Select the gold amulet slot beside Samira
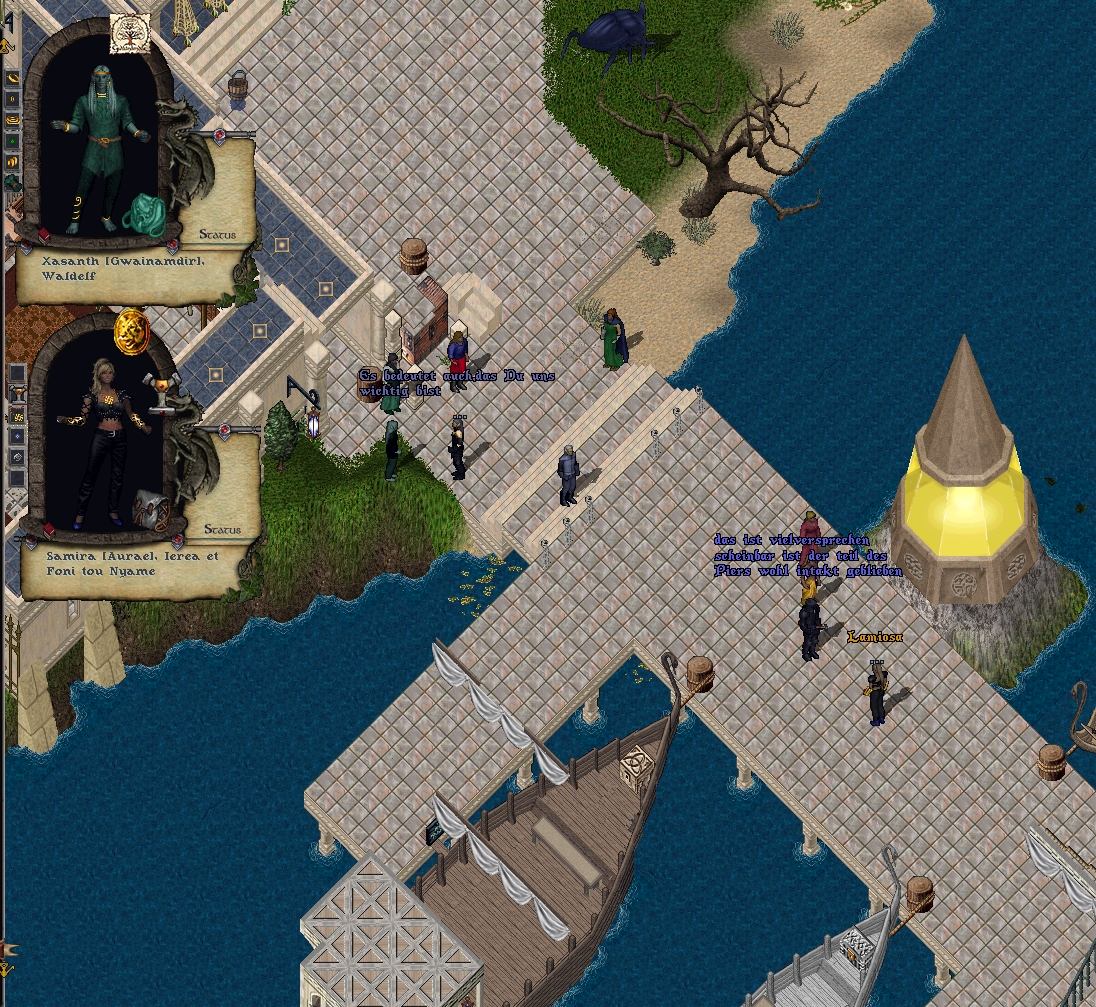This screenshot has width=1096, height=1007. point(17,415)
